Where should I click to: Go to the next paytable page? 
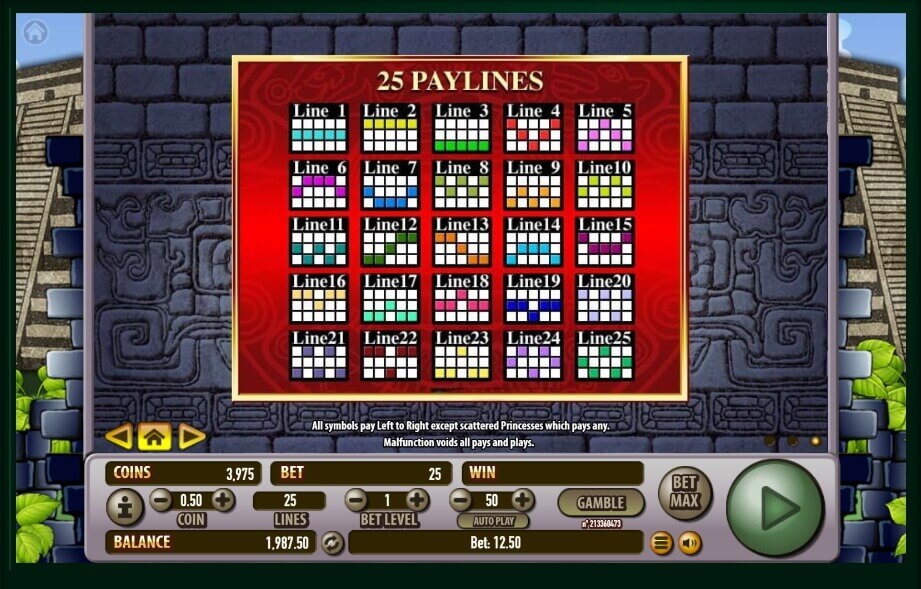coord(190,436)
